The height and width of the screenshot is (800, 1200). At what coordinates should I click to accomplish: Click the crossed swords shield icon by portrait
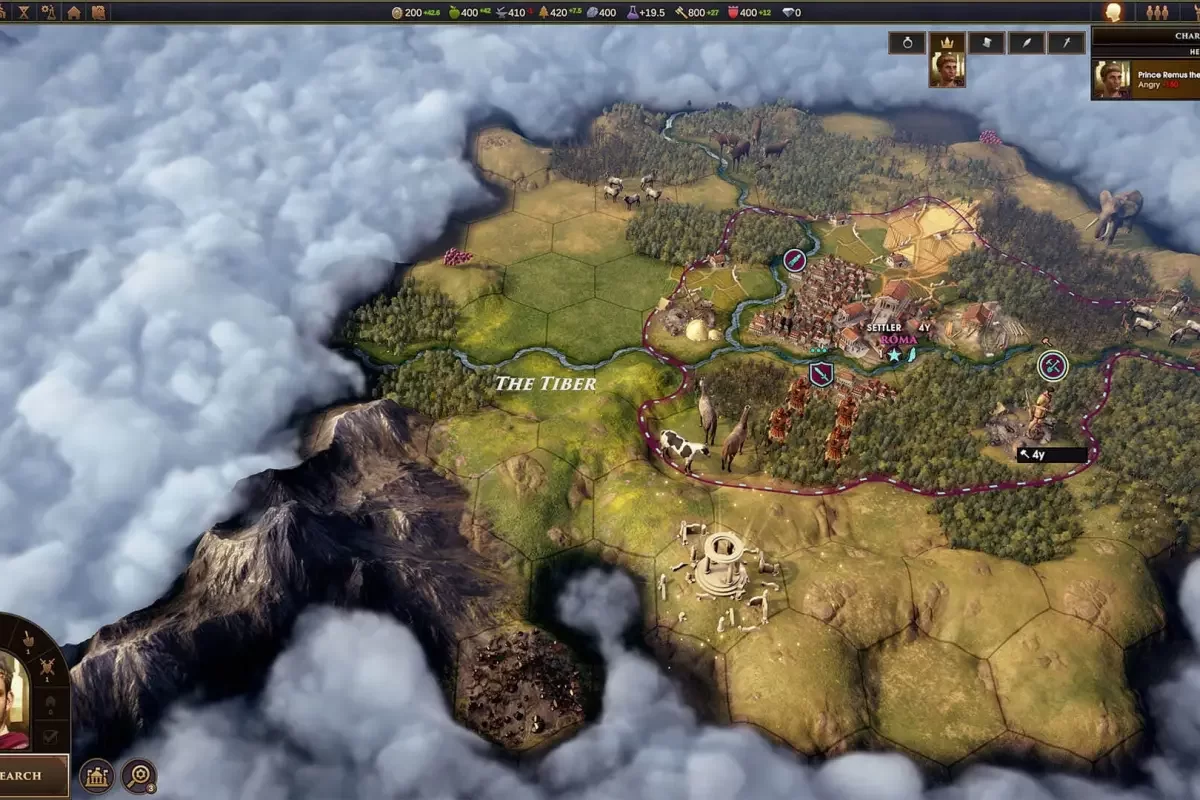(x=47, y=666)
